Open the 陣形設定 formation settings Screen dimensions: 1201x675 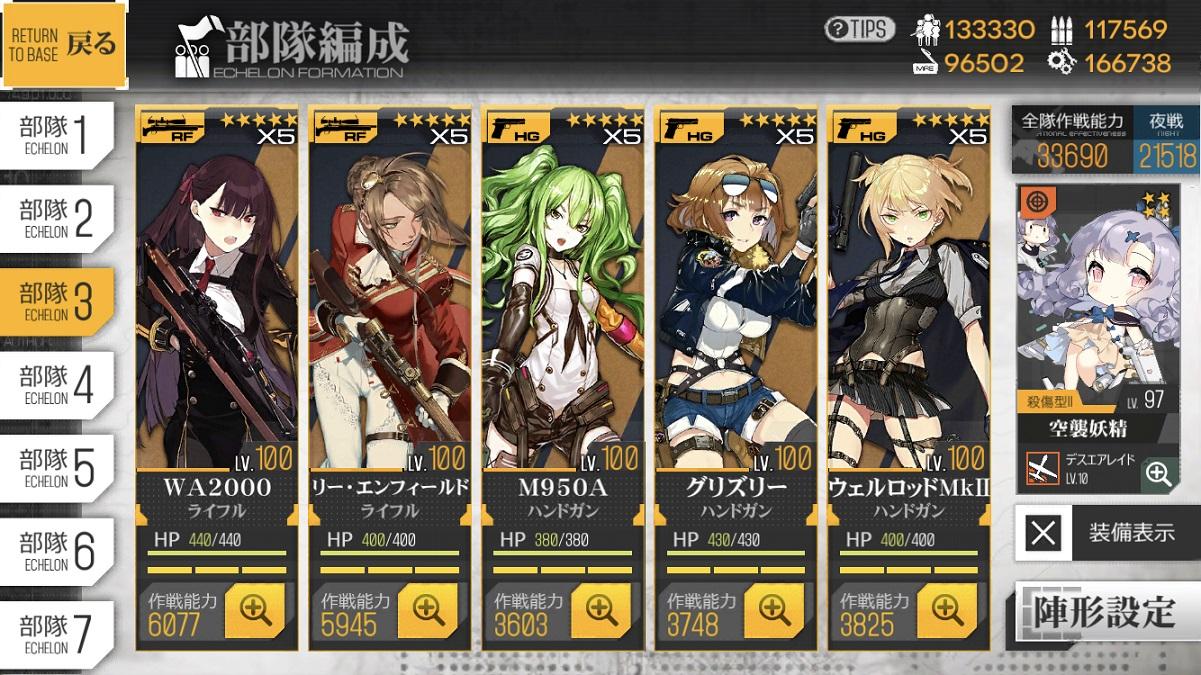pyautogui.click(x=1107, y=610)
